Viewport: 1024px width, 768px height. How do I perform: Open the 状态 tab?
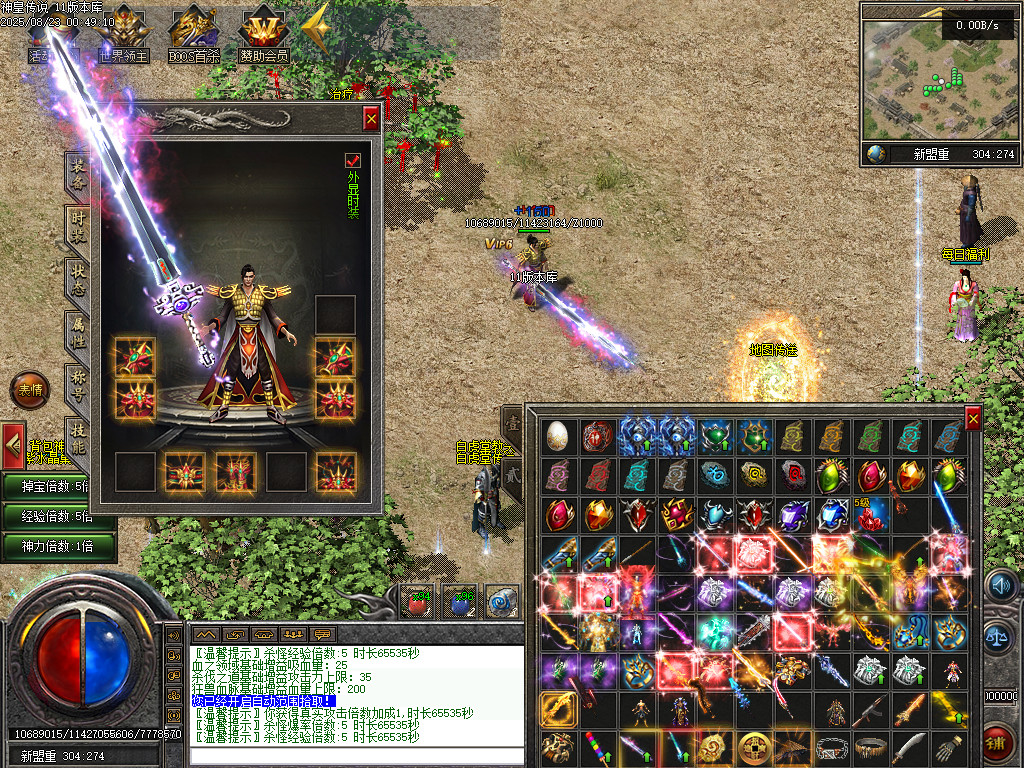(x=77, y=284)
